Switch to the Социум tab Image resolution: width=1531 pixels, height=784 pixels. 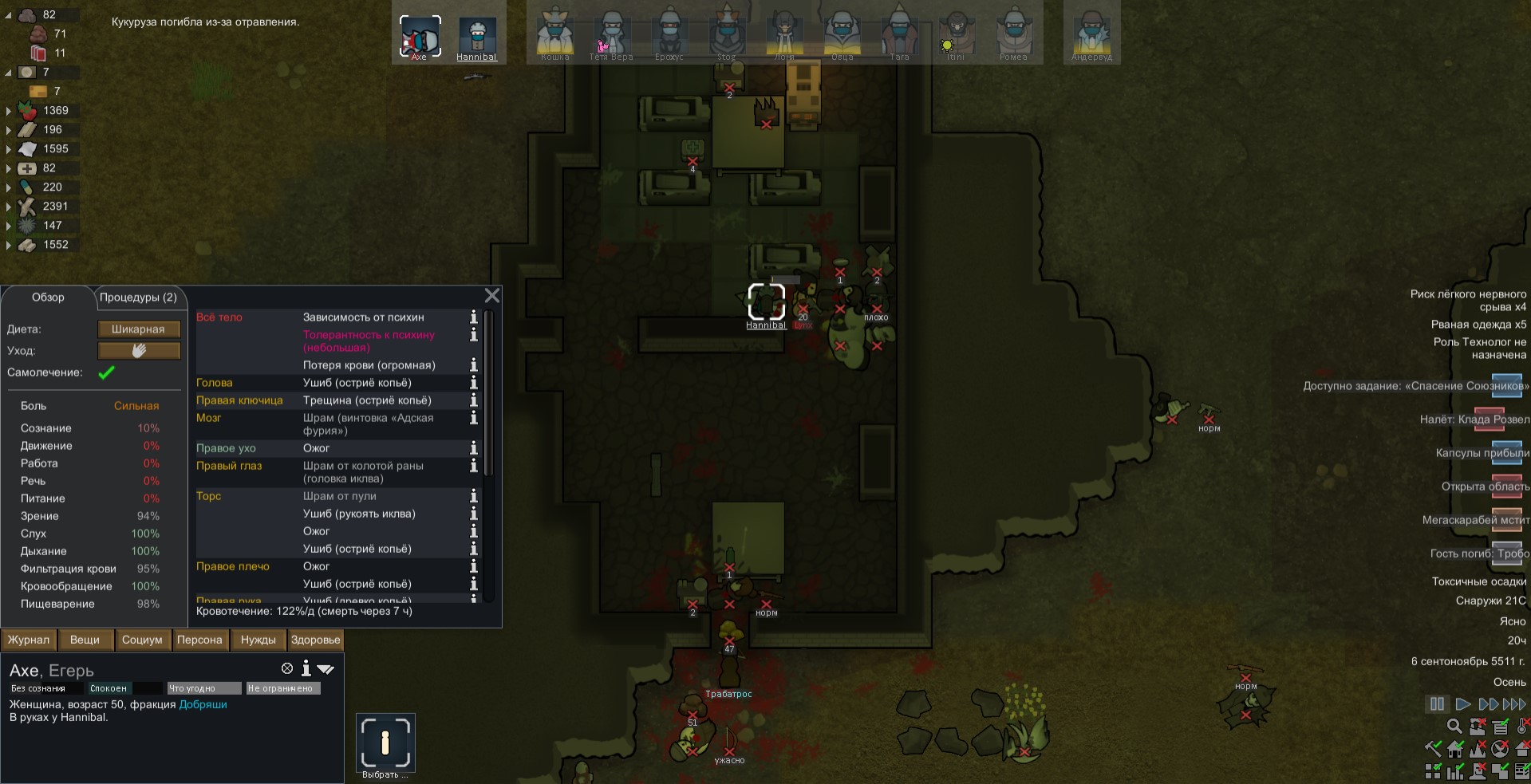(x=142, y=640)
